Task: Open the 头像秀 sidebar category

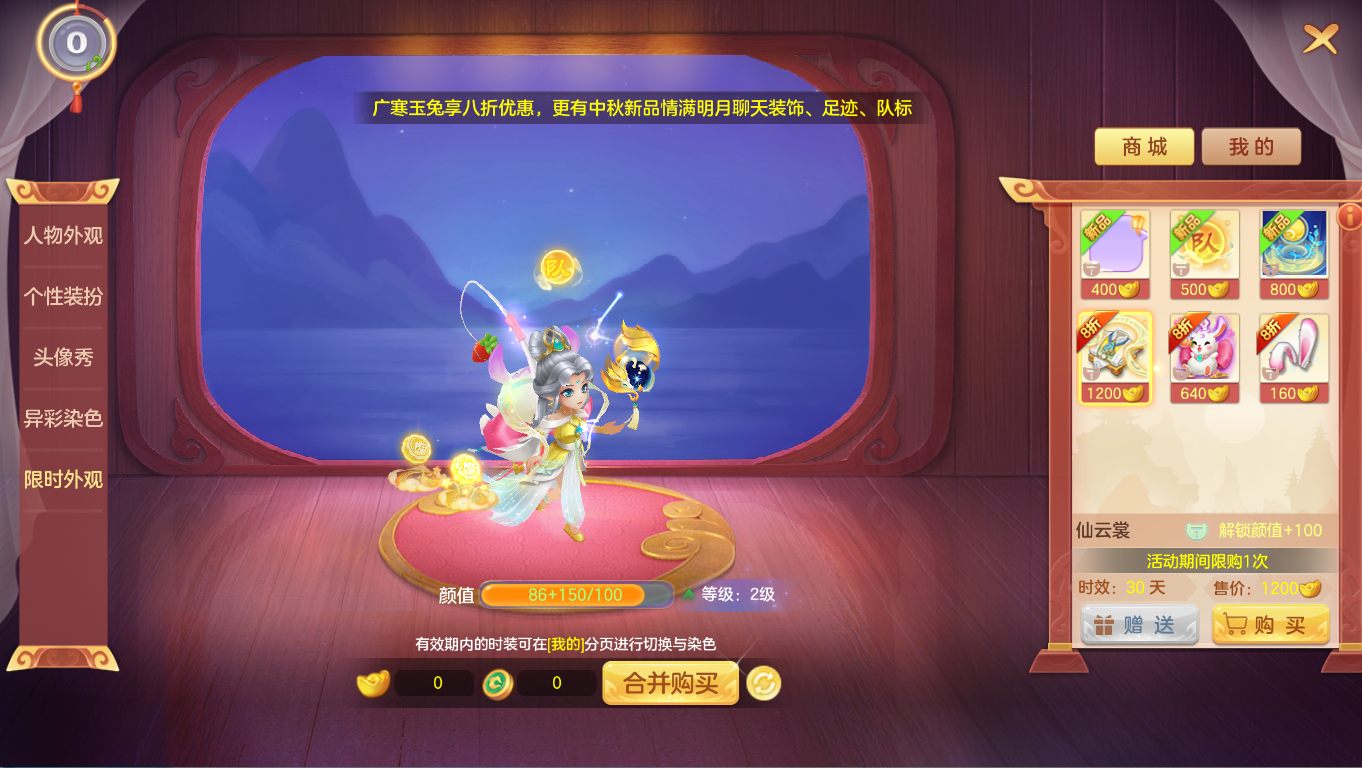Action: [63, 357]
